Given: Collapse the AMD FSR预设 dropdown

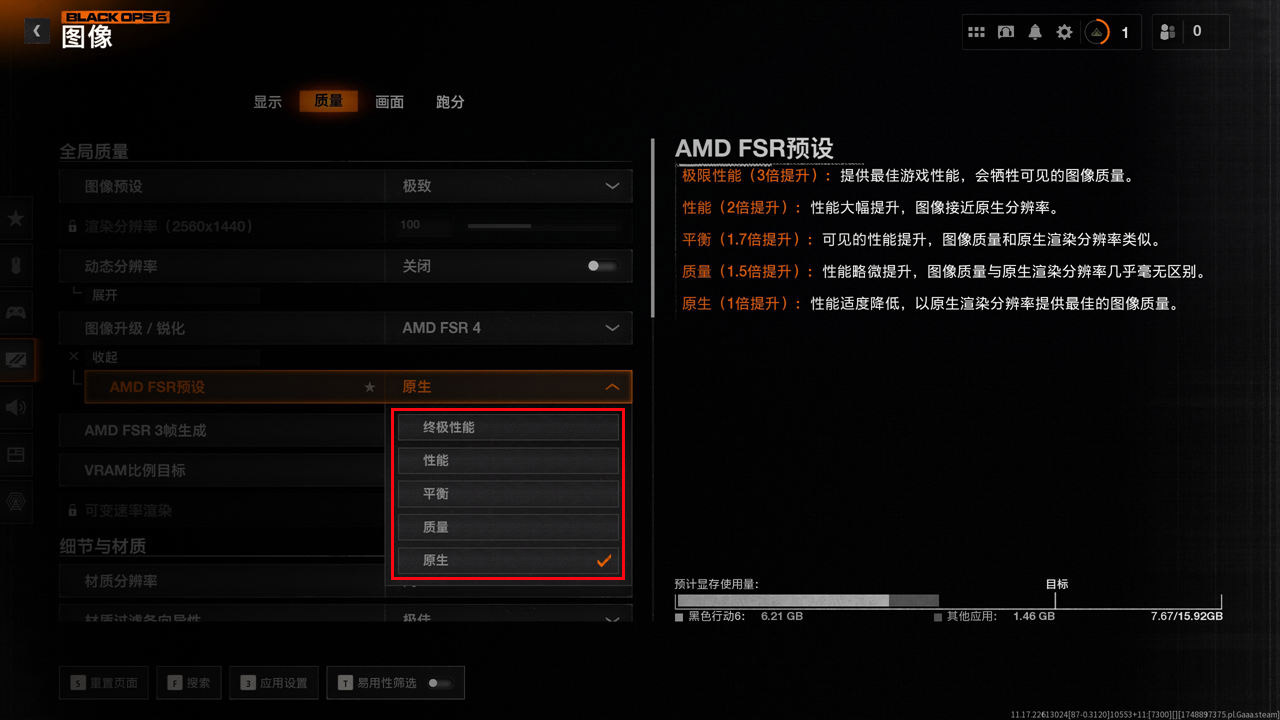Looking at the screenshot, I should (611, 386).
